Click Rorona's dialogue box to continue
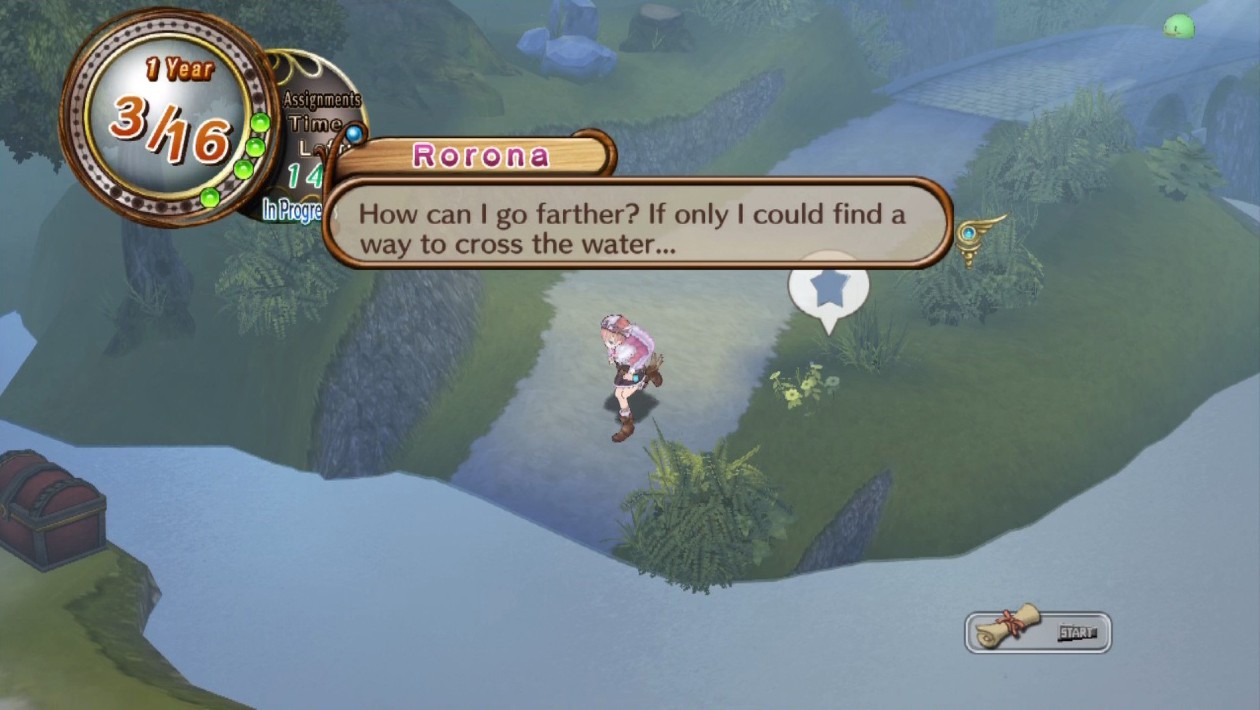The width and height of the screenshot is (1260, 710). 637,224
